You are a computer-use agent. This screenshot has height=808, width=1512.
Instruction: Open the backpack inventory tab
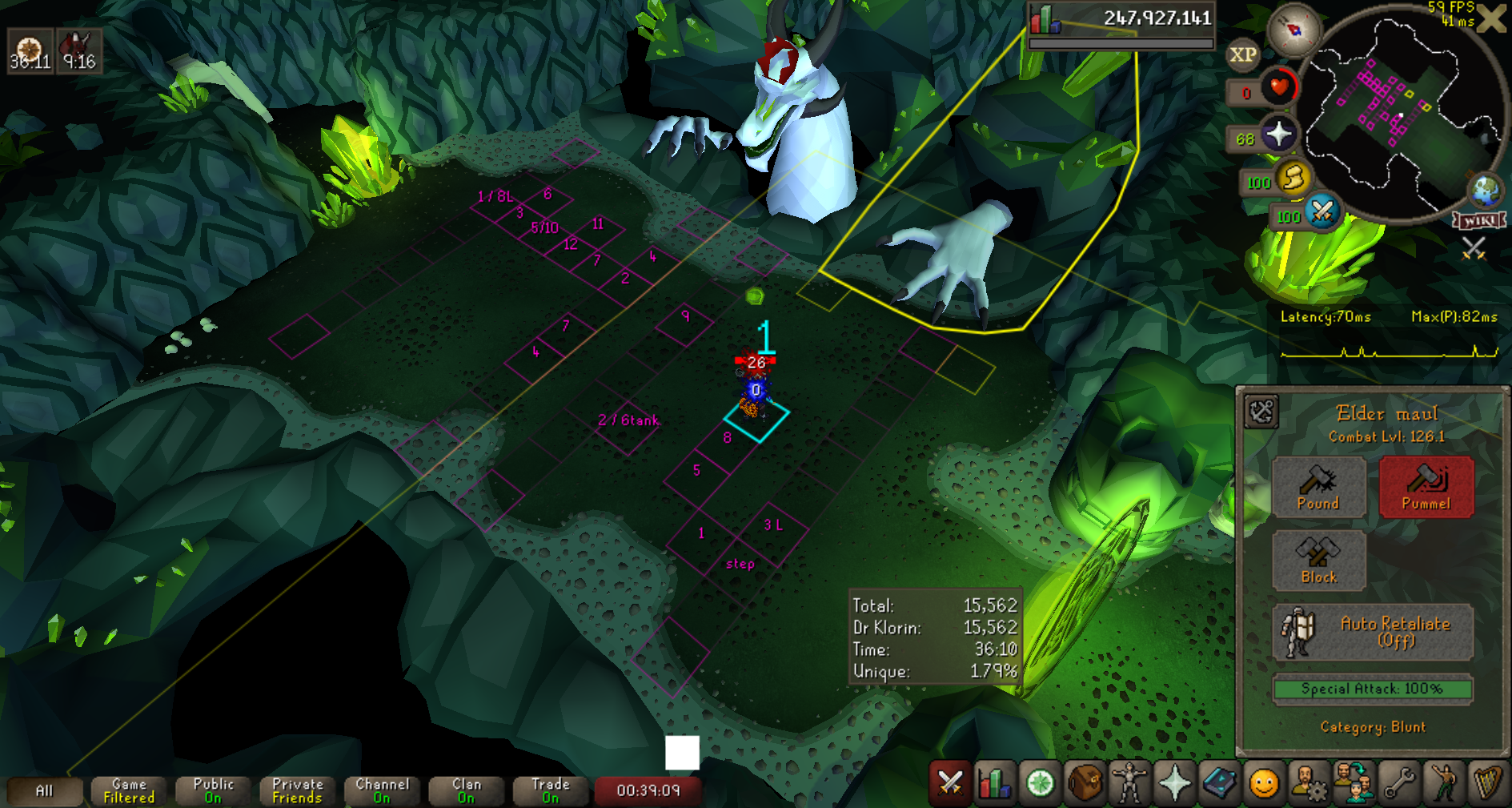click(1084, 783)
